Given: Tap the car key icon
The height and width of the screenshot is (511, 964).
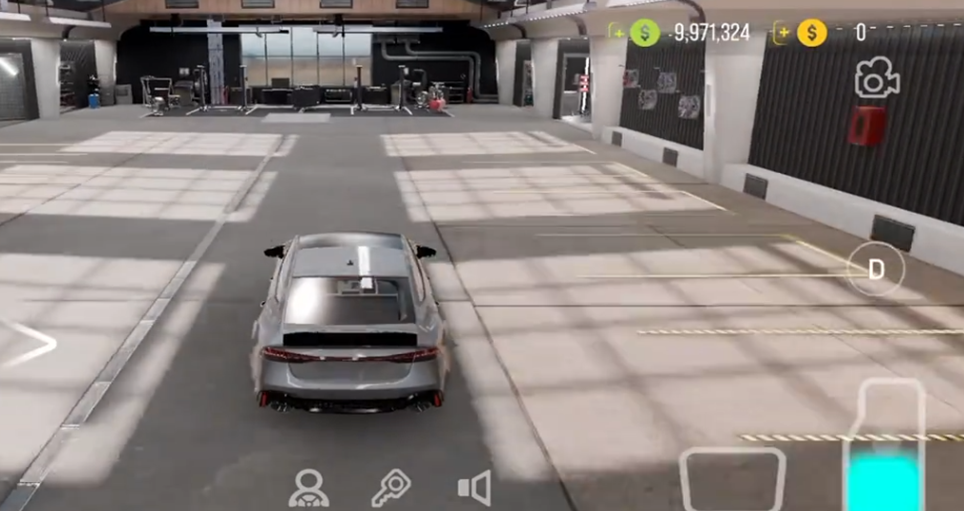Looking at the screenshot, I should pyautogui.click(x=391, y=488).
